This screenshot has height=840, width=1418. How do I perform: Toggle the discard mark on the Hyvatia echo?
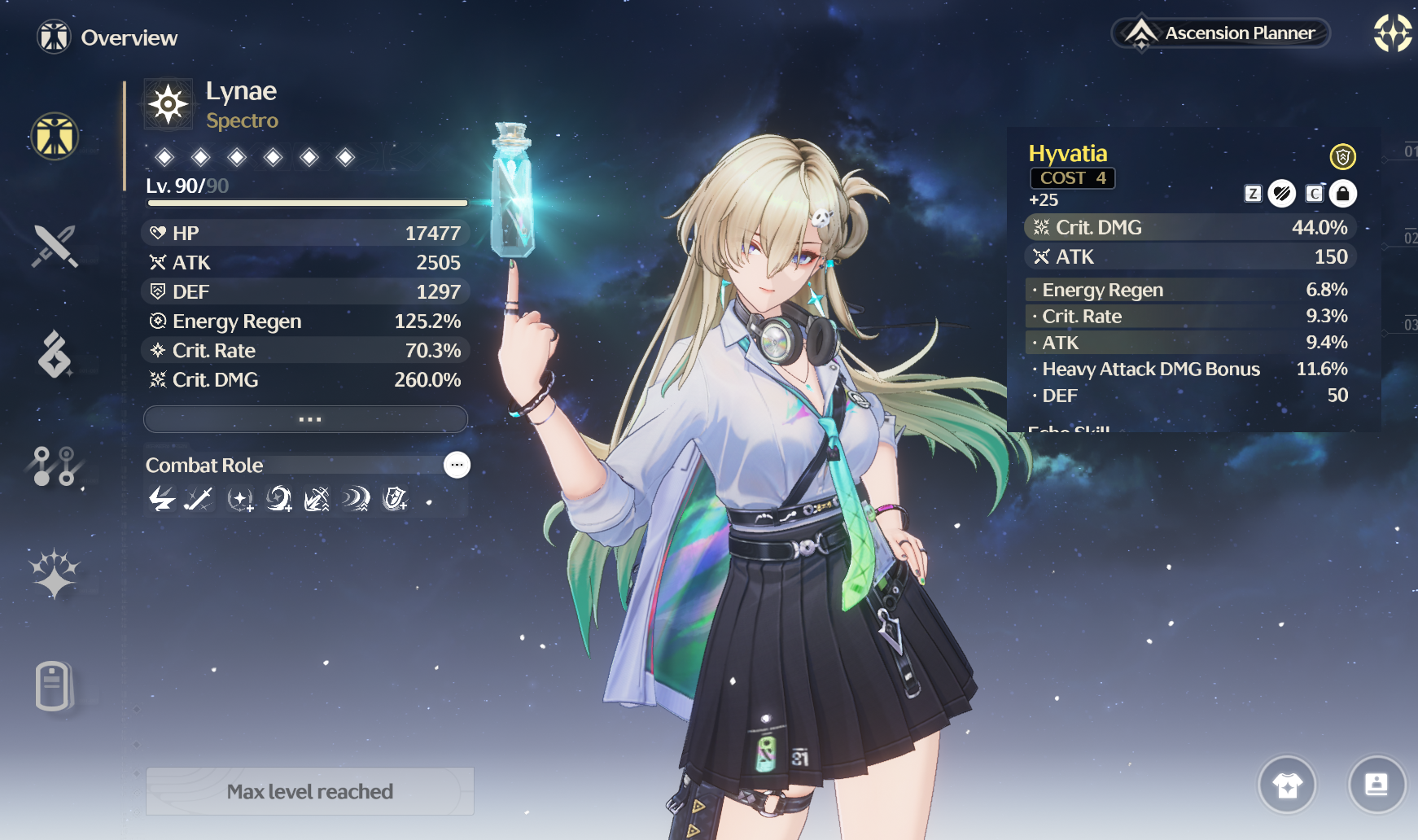(x=1282, y=194)
